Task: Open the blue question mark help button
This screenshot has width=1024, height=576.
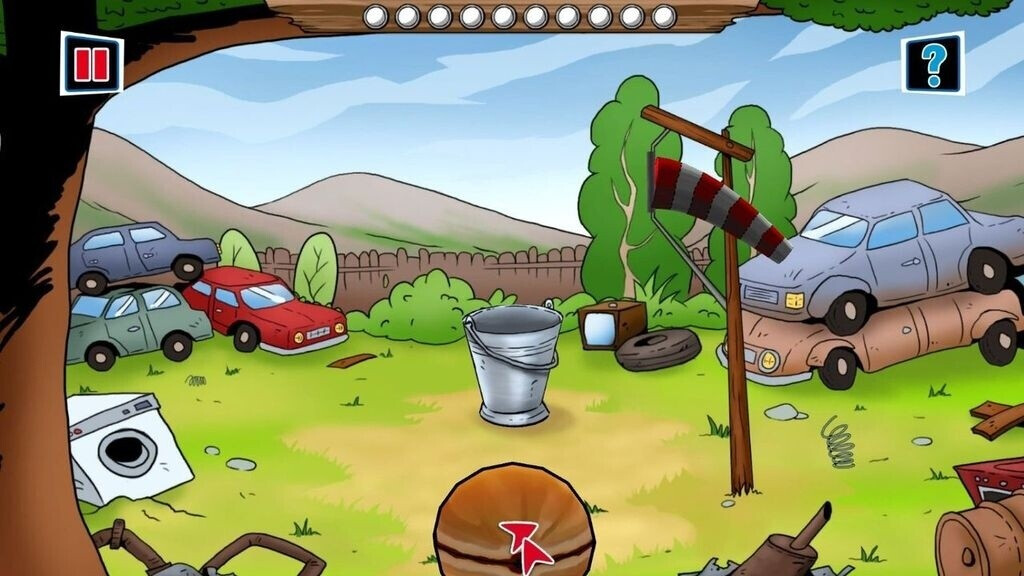Action: (933, 63)
